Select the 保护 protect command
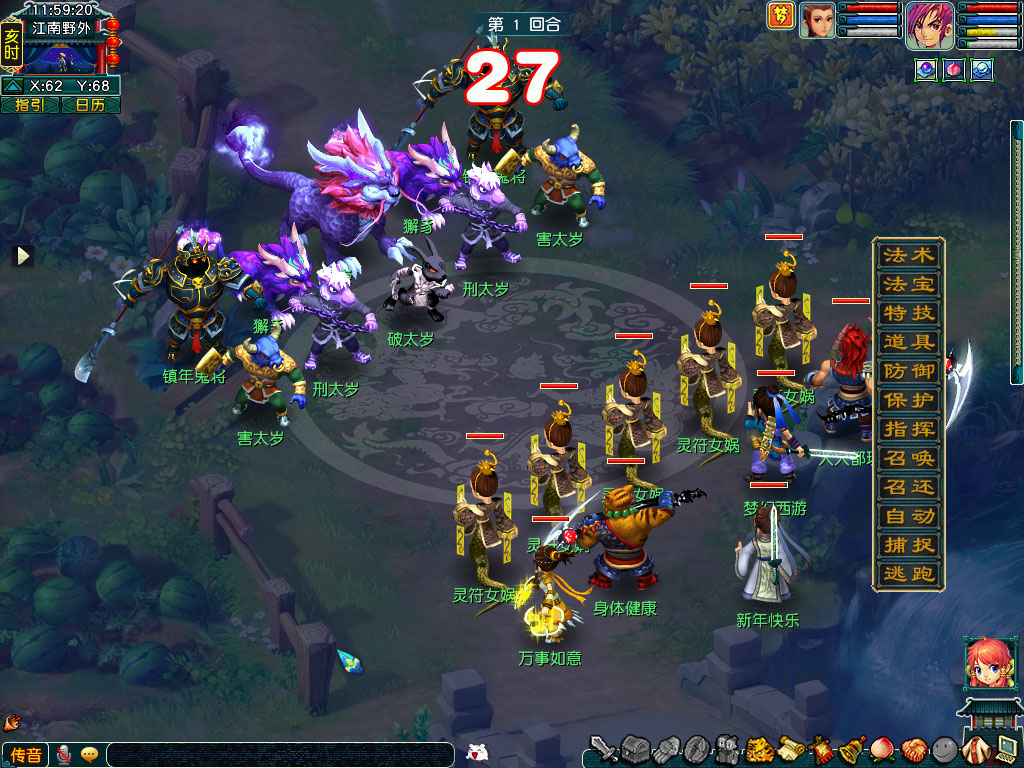 (x=908, y=400)
